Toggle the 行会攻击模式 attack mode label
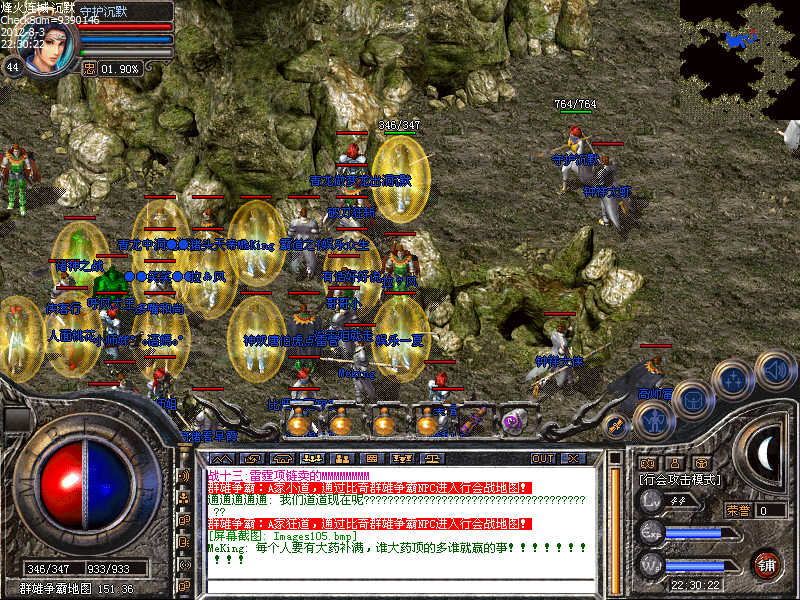The image size is (800, 600). 680,480
